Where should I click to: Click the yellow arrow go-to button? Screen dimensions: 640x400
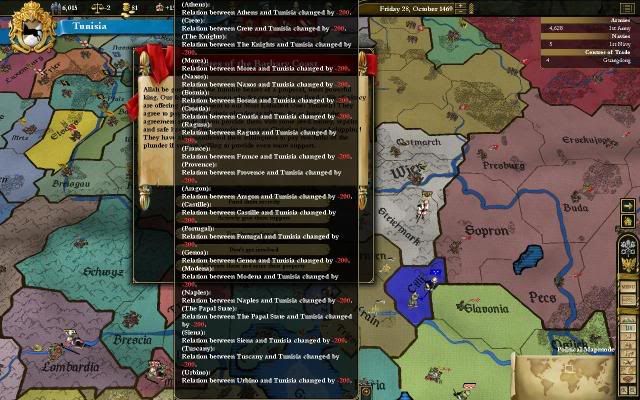(628, 206)
